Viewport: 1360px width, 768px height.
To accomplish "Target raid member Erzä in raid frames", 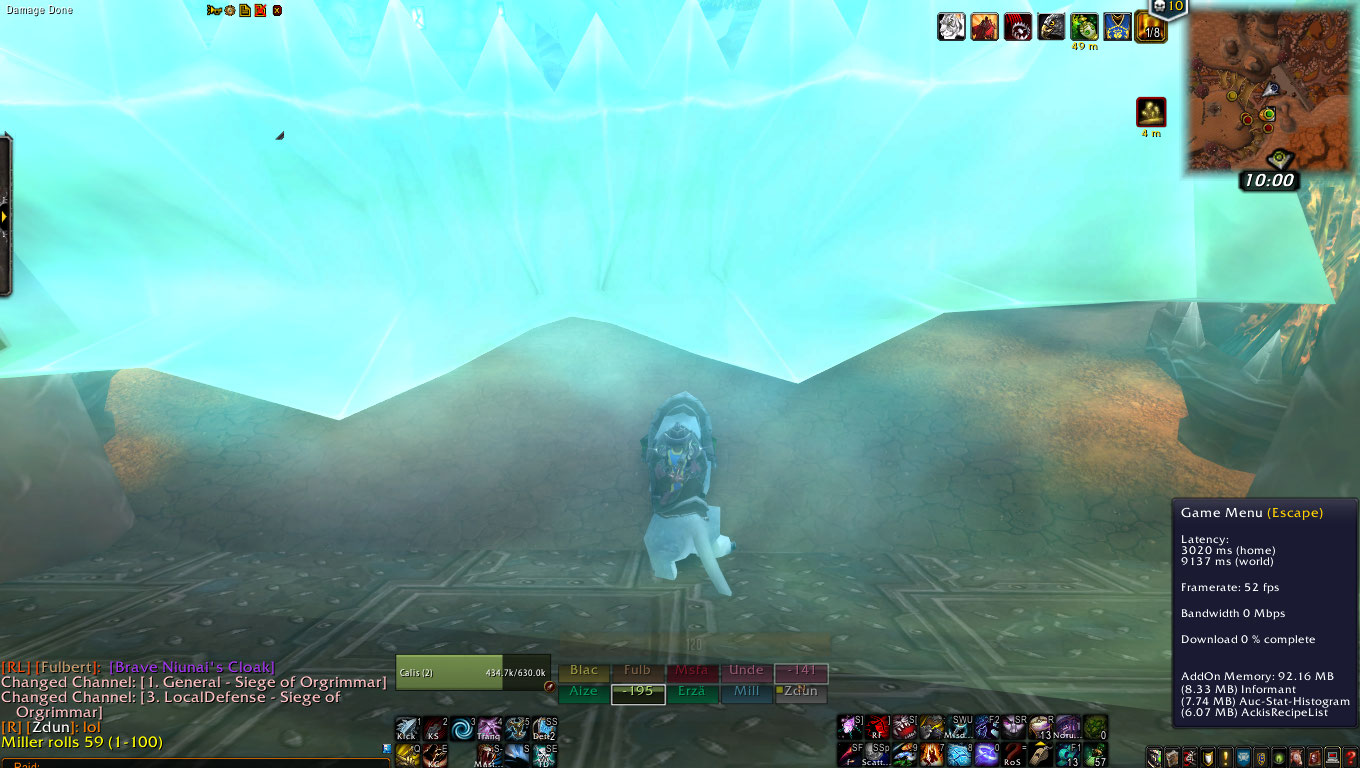I will click(x=692, y=692).
